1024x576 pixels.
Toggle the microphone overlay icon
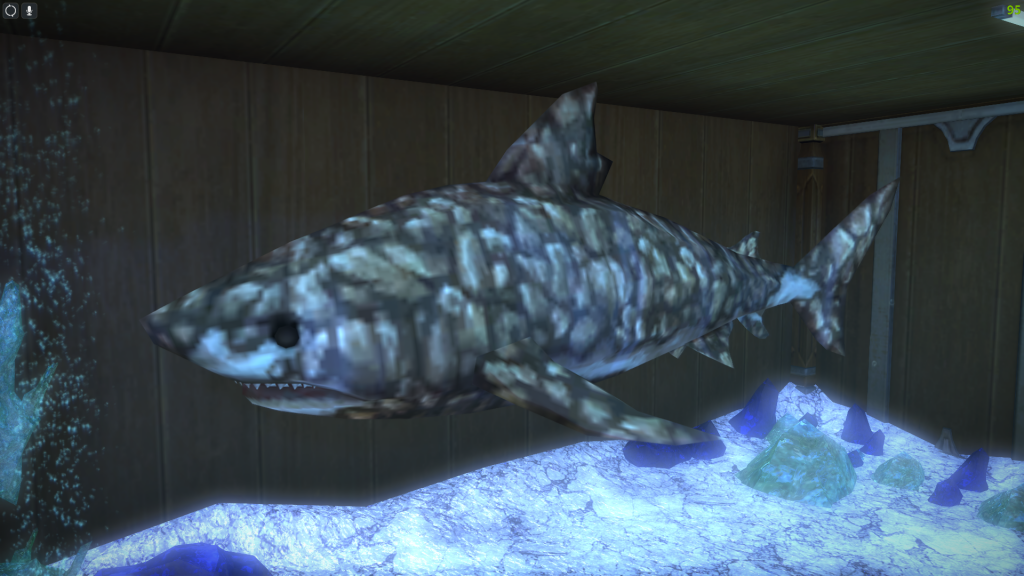[x=29, y=10]
